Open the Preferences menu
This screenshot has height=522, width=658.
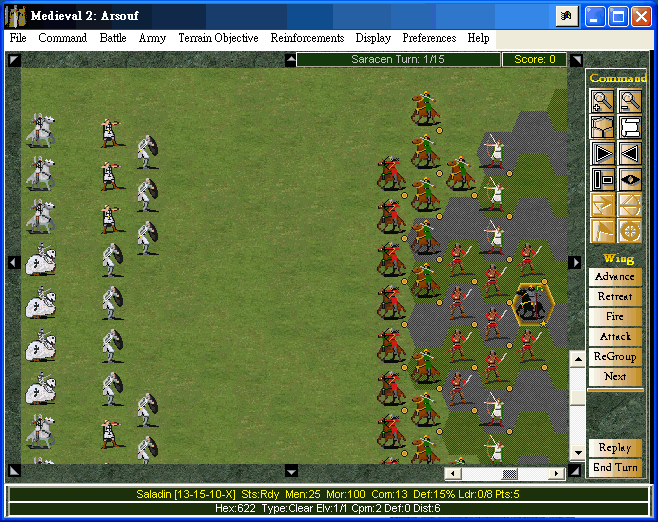429,38
